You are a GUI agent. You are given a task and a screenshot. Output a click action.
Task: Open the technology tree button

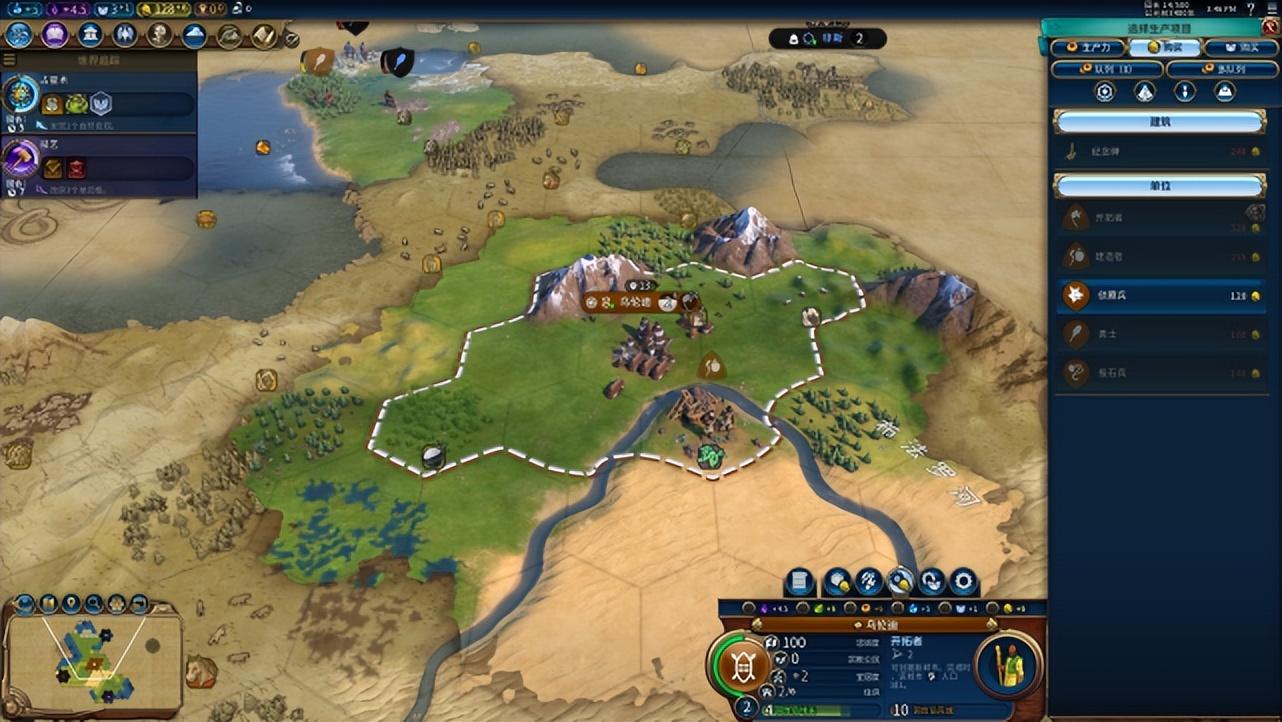click(x=19, y=35)
